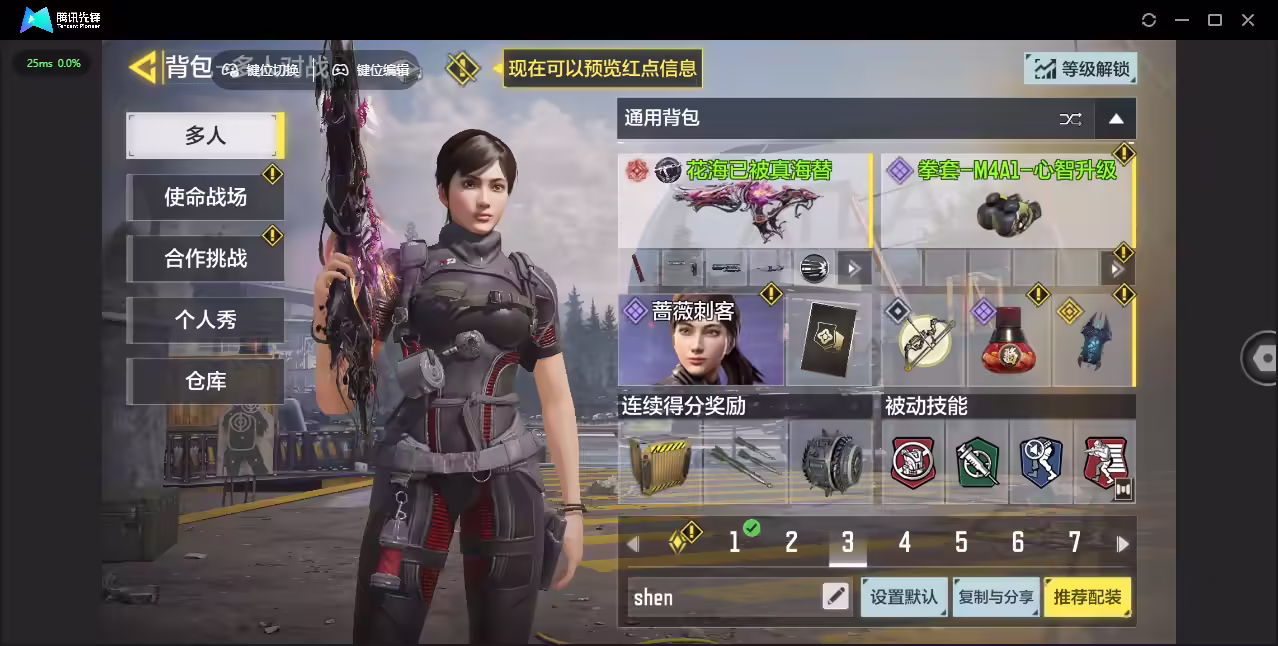The width and height of the screenshot is (1278, 646).
Task: Click the shuffle icon beside 通用背包
Action: (1070, 119)
